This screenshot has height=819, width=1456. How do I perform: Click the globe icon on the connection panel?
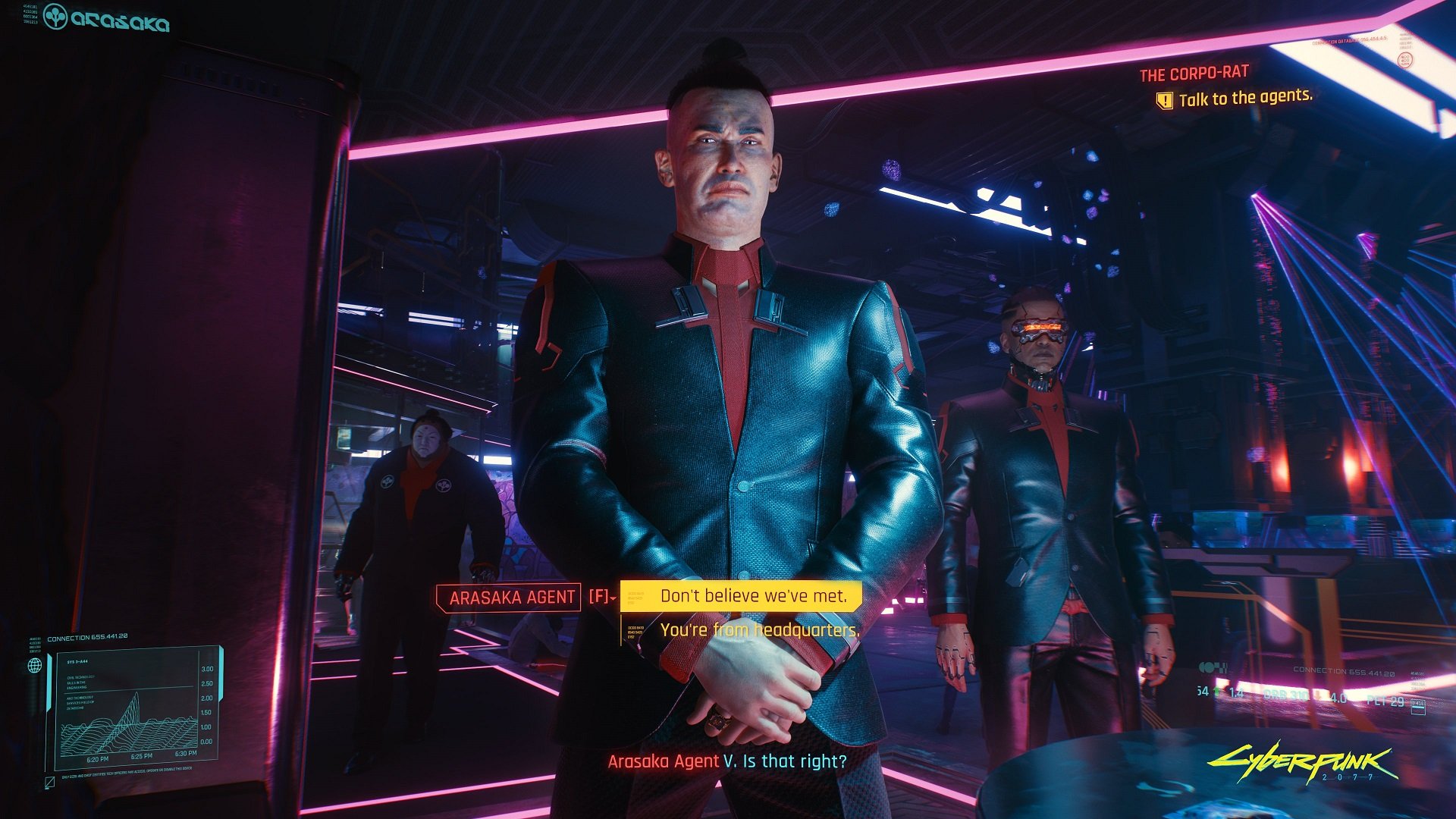34,667
